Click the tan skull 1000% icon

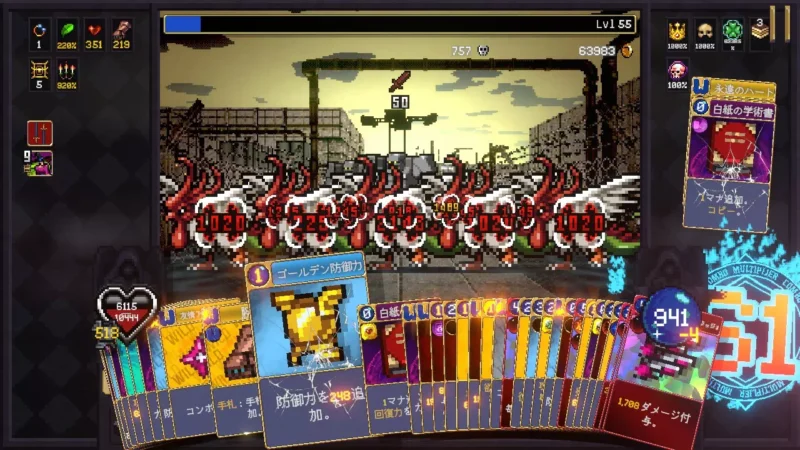(x=705, y=31)
